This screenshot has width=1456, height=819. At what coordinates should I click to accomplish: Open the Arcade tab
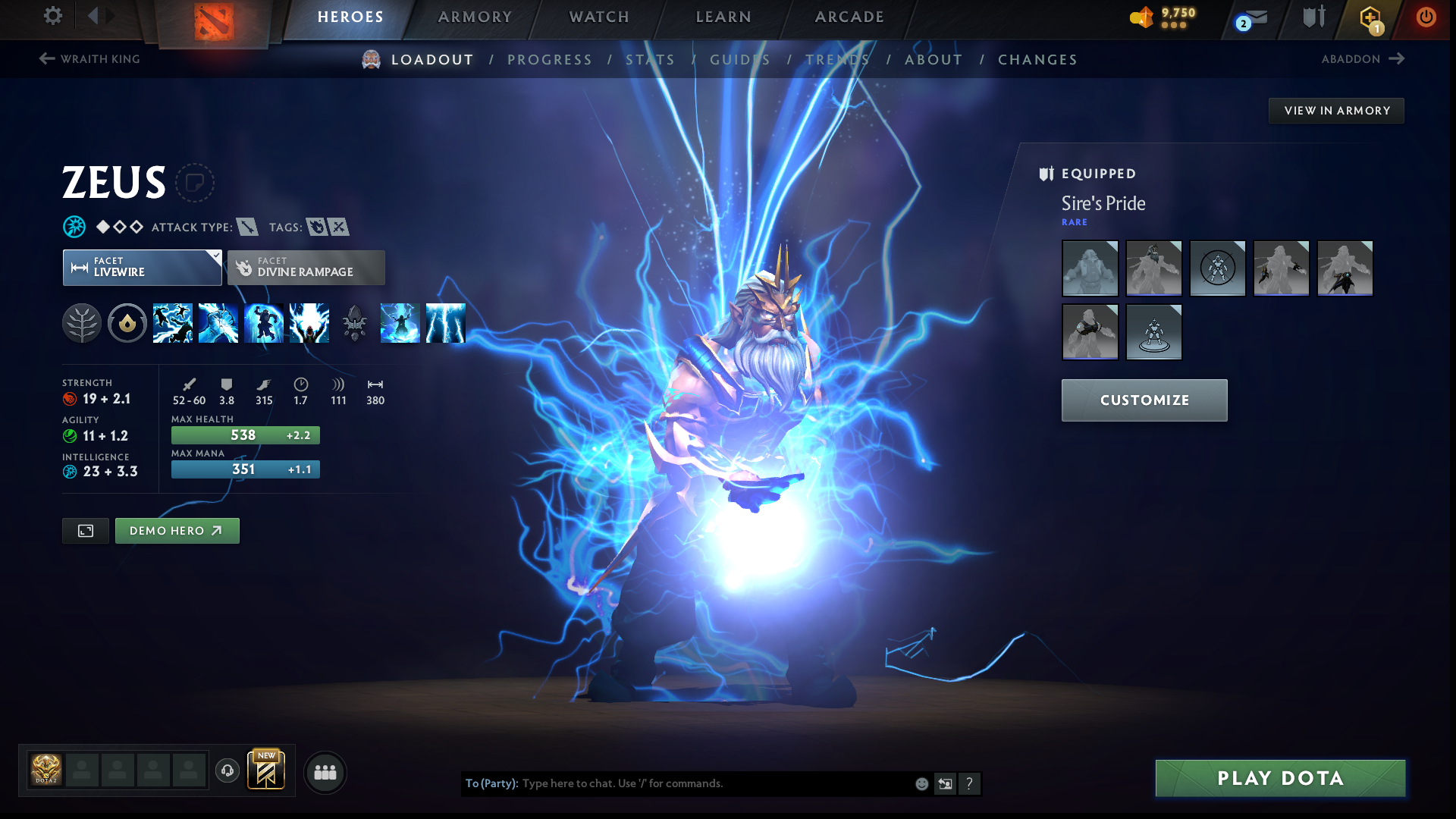pyautogui.click(x=849, y=17)
